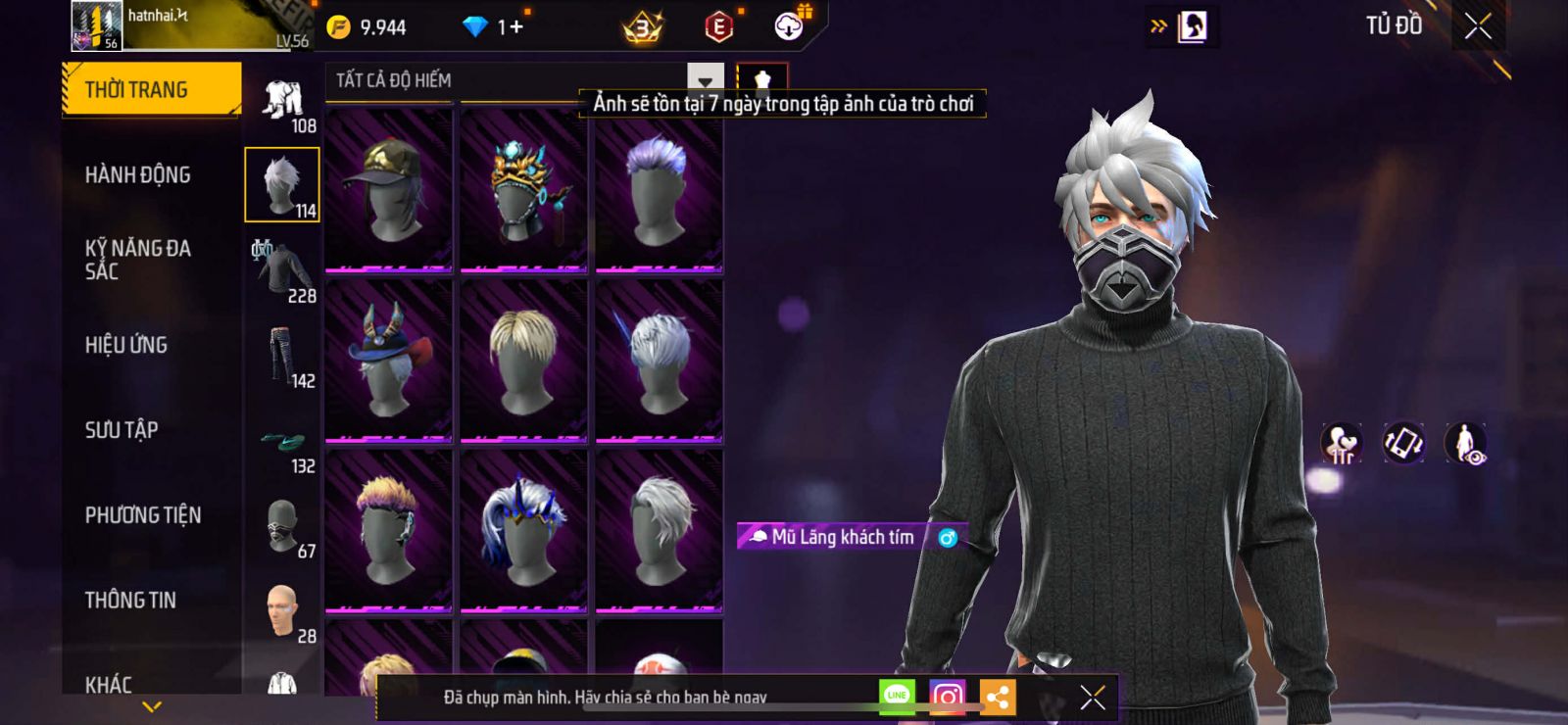
Task: Choose the blonde hair item
Action: (x=524, y=360)
